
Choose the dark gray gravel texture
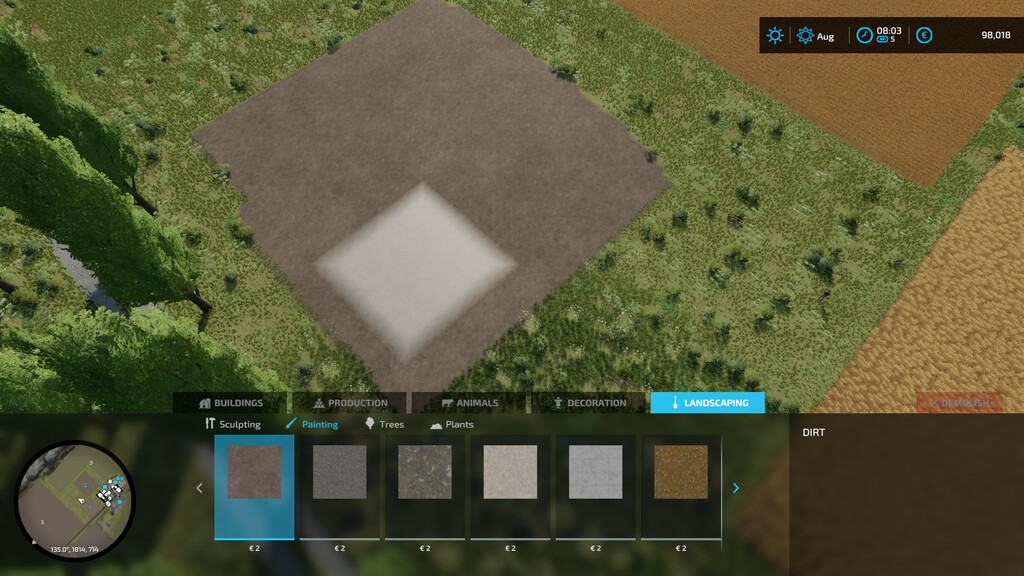pos(340,472)
